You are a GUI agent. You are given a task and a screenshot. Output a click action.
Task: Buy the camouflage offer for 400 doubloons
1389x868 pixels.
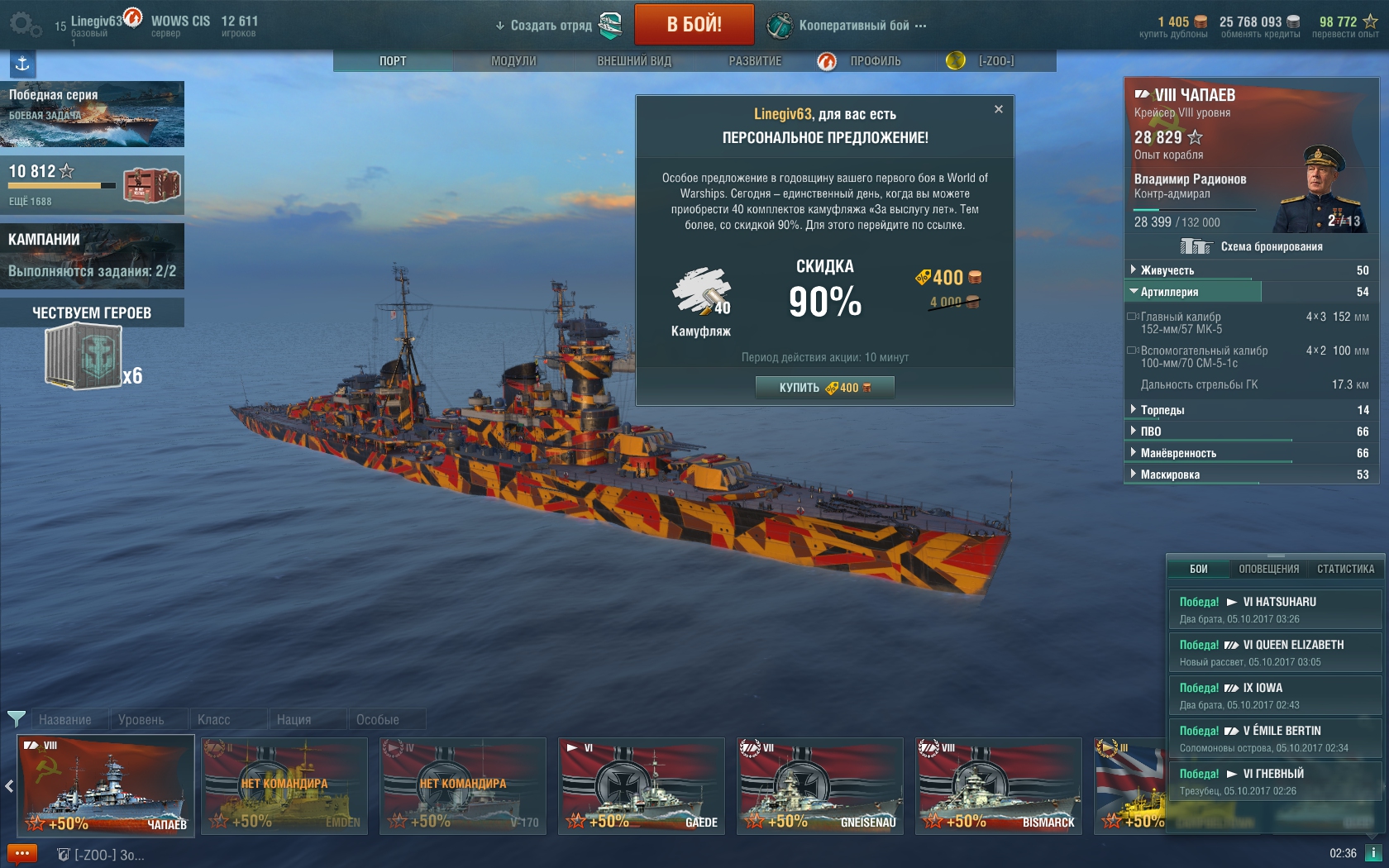pyautogui.click(x=824, y=388)
